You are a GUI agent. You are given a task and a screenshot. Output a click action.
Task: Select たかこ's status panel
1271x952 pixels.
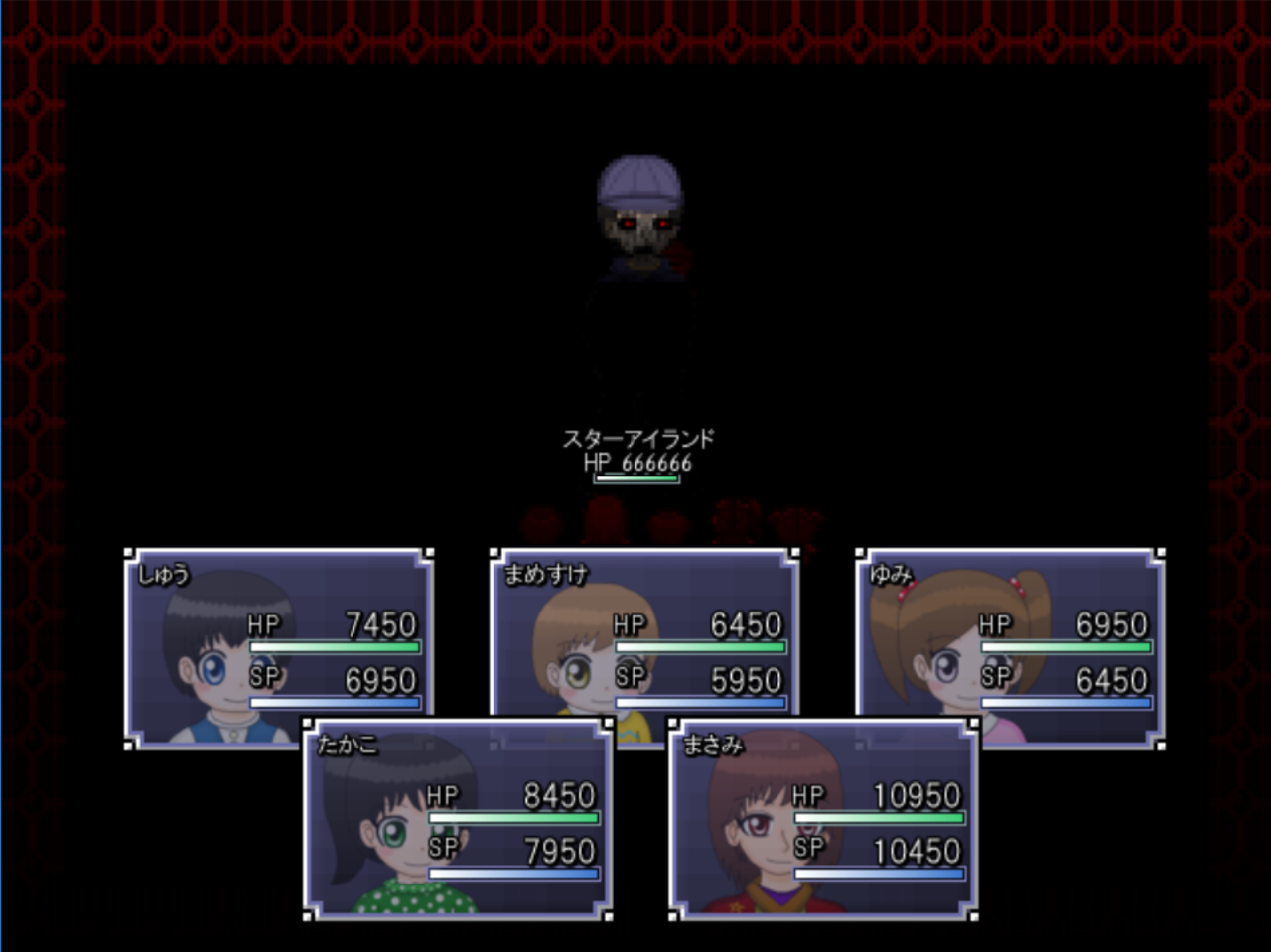pyautogui.click(x=458, y=818)
